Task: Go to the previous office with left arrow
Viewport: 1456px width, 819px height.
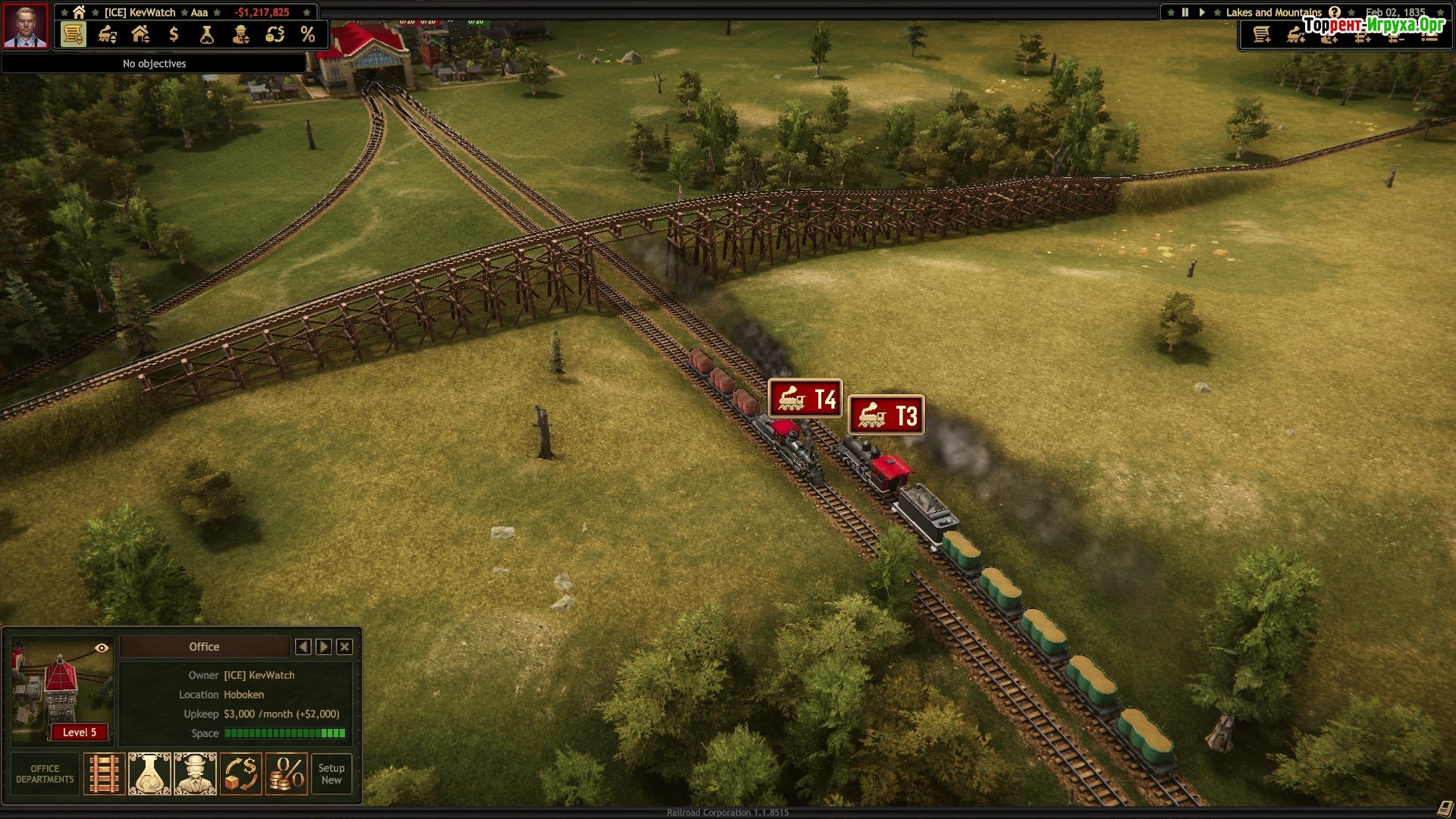Action: point(303,647)
